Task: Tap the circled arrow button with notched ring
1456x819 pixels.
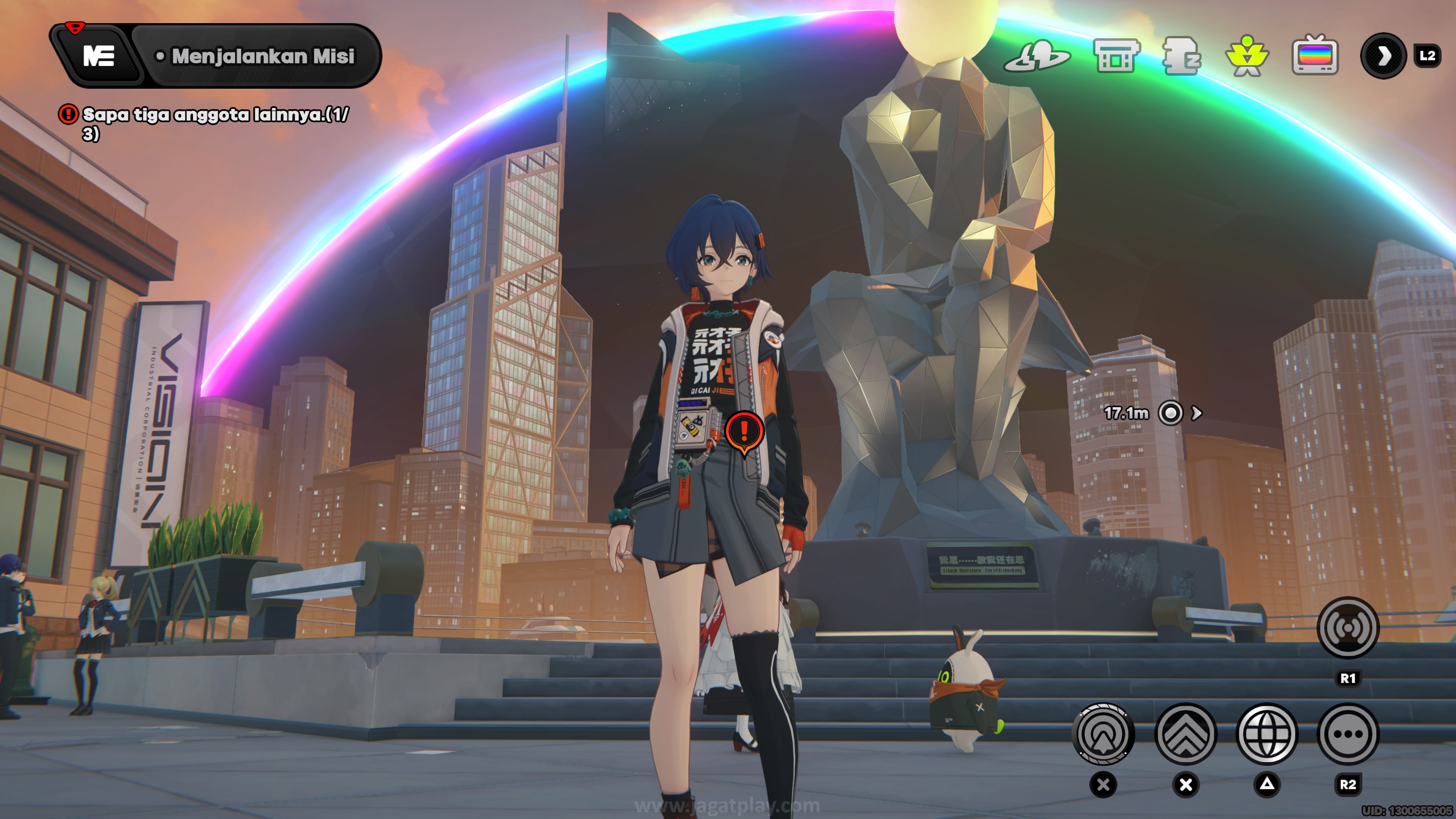Action: [x=1103, y=734]
